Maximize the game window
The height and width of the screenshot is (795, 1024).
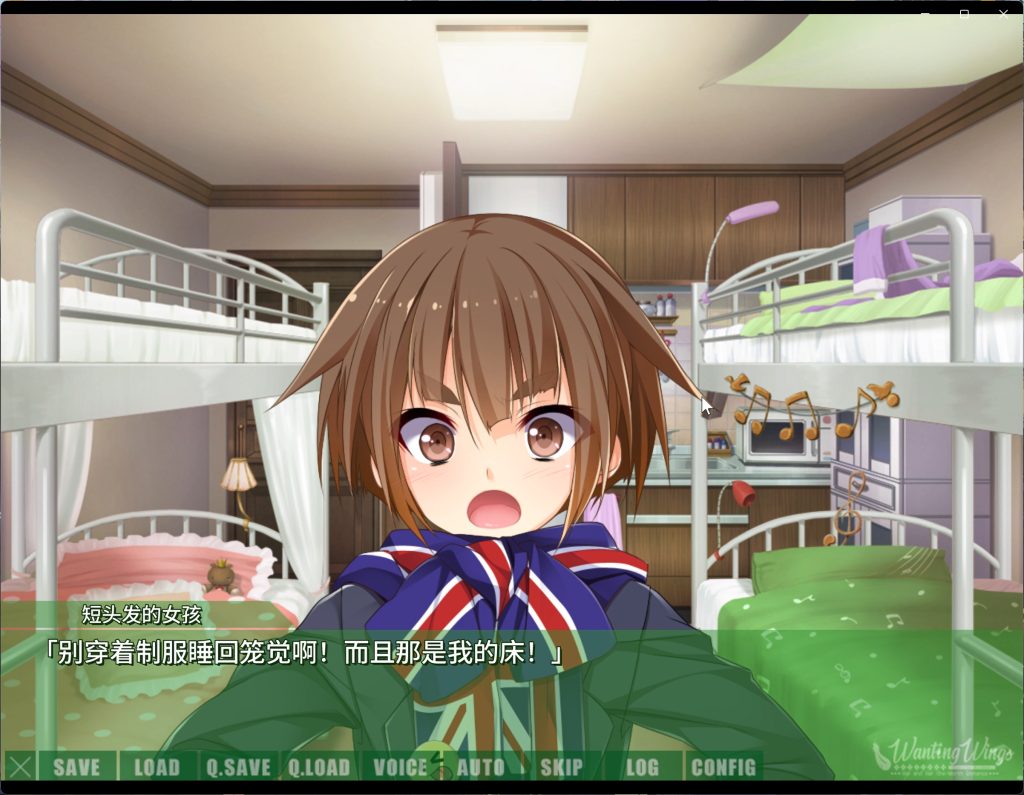point(964,14)
